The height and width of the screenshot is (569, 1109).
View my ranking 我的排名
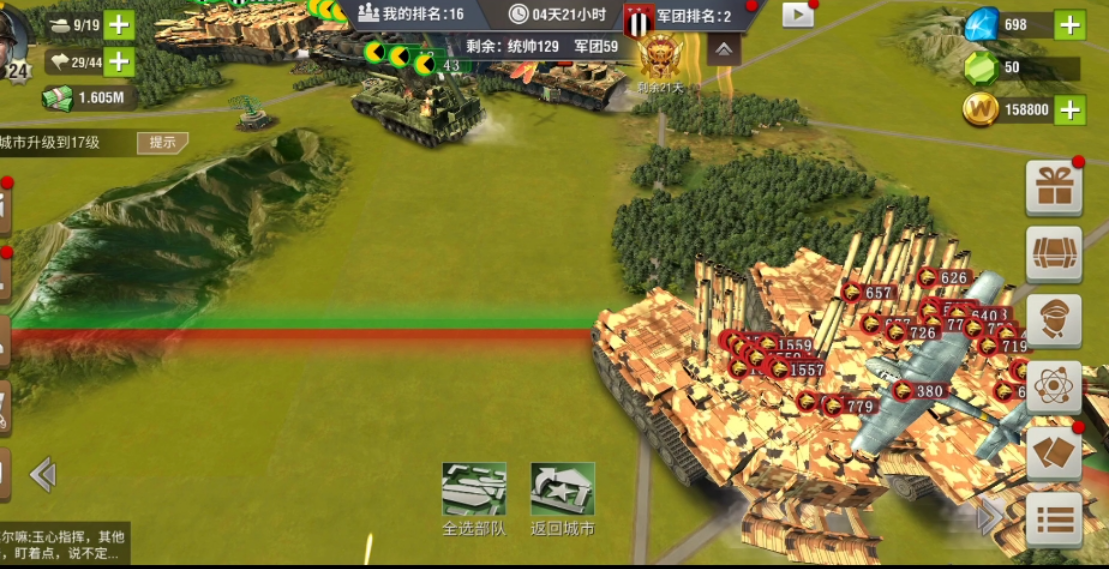411,14
